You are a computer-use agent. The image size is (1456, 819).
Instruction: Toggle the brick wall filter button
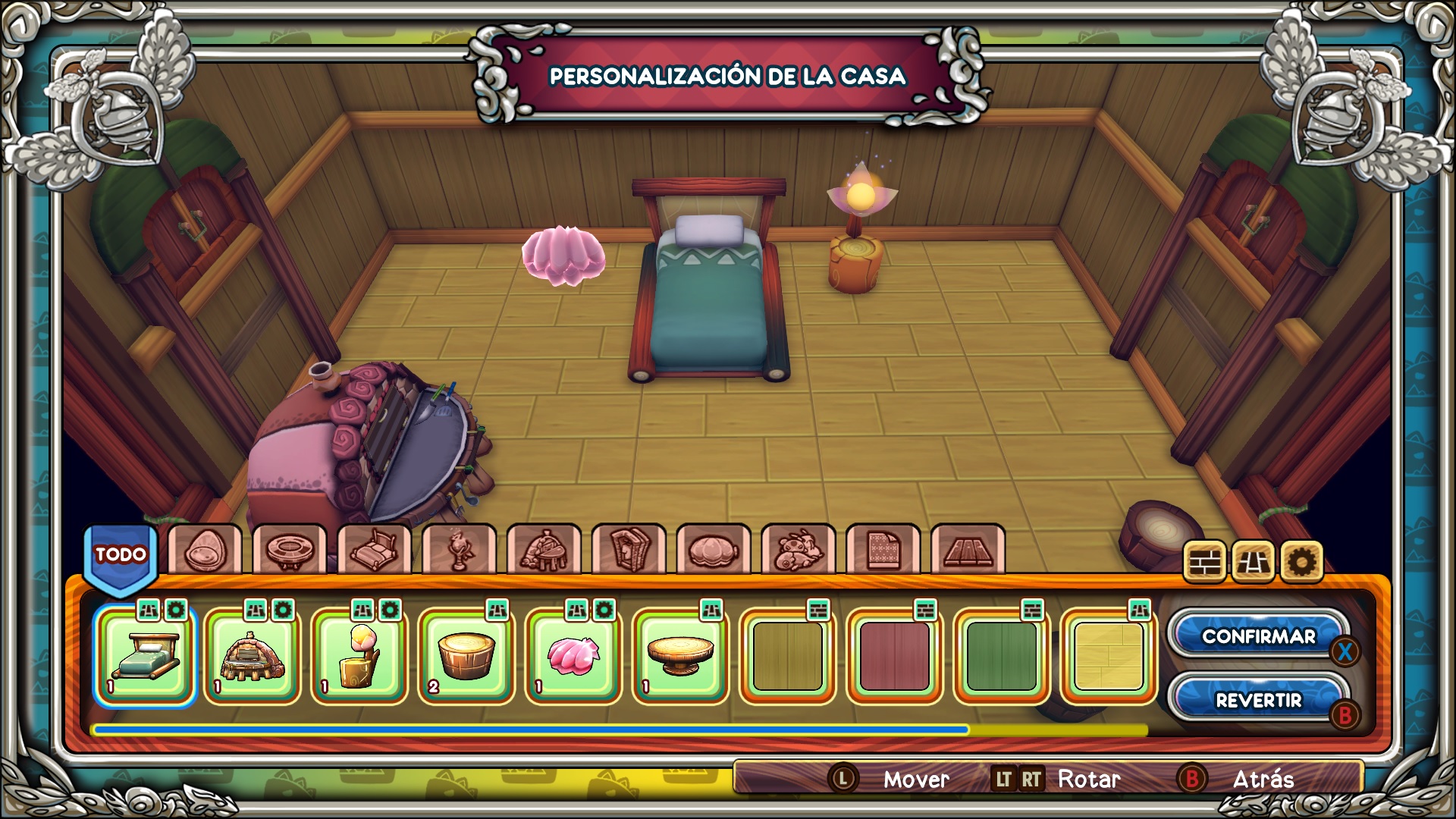click(1203, 562)
